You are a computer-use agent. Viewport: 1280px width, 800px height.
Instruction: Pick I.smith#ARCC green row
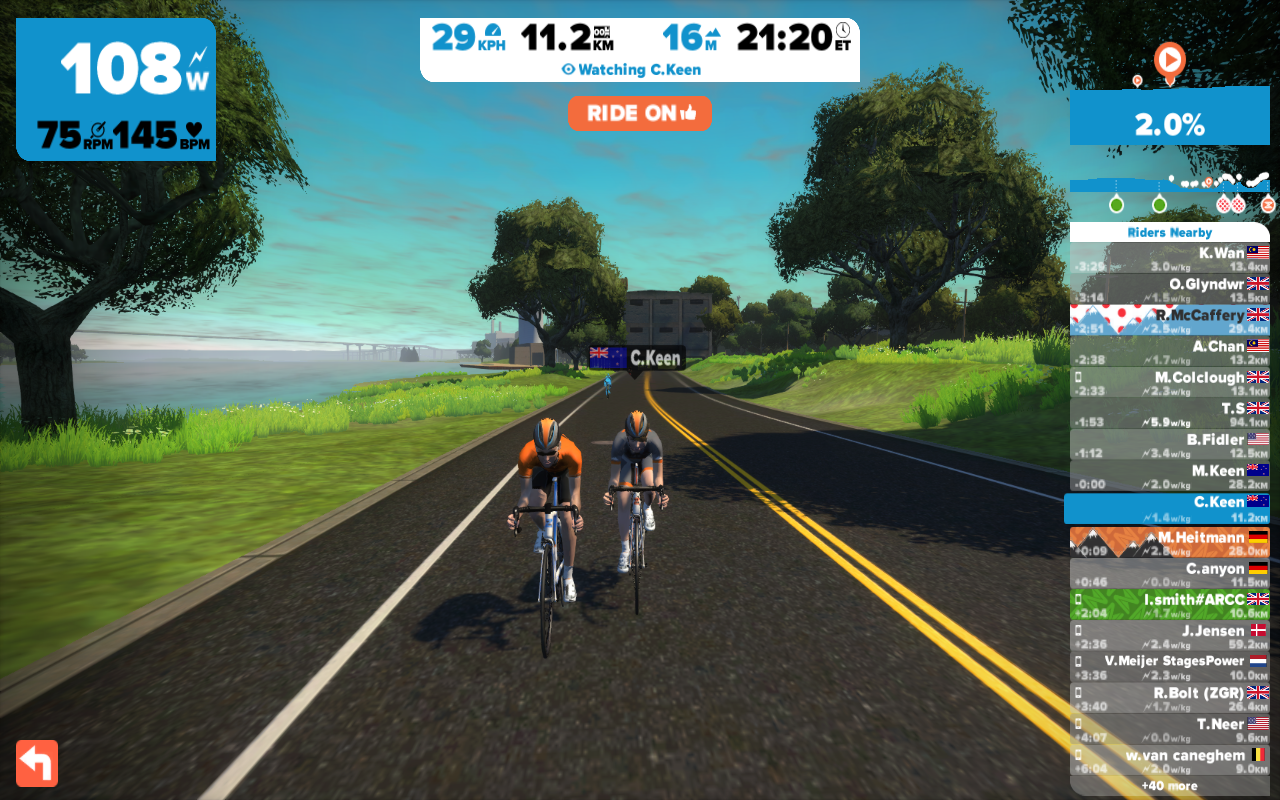1169,605
